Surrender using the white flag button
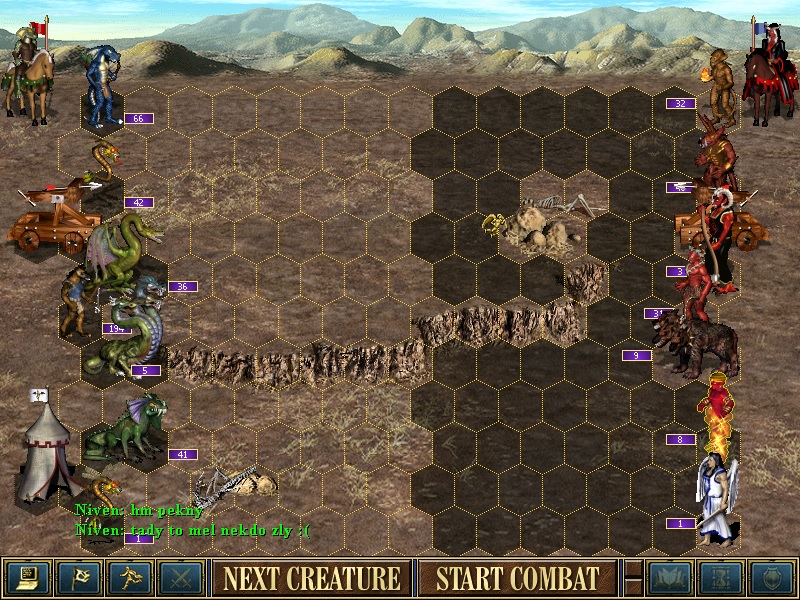 click(x=78, y=578)
